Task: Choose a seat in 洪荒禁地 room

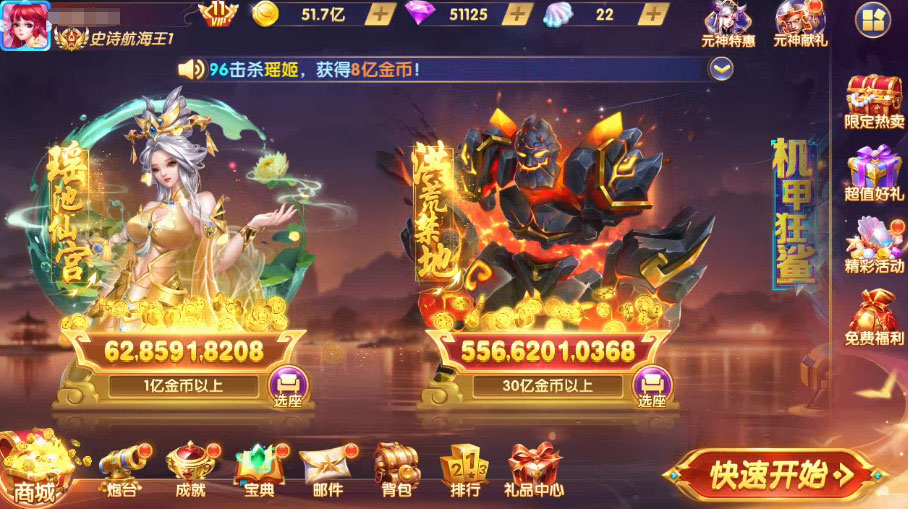Action: (x=652, y=386)
